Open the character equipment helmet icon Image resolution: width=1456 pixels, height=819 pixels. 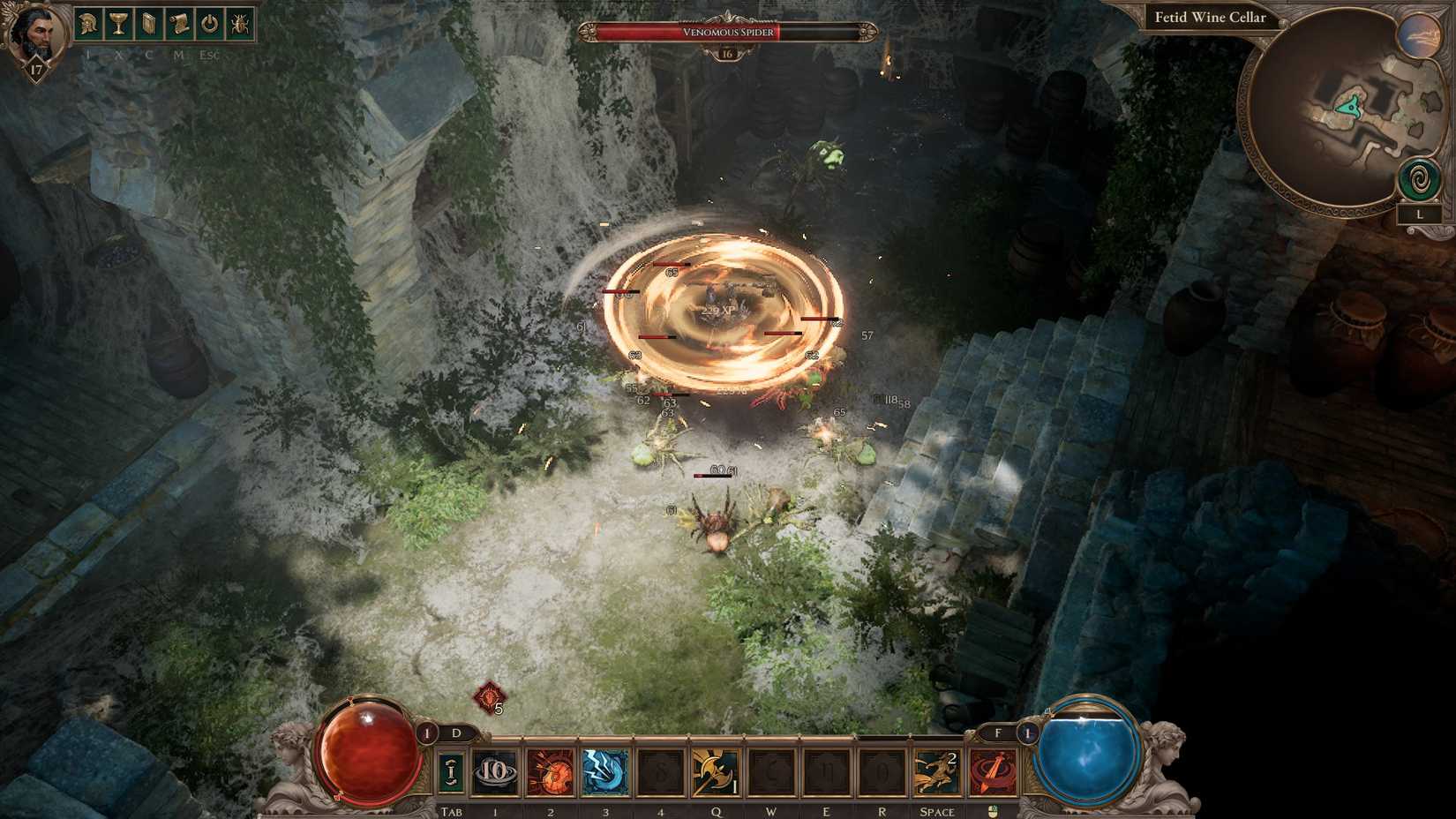click(x=88, y=25)
